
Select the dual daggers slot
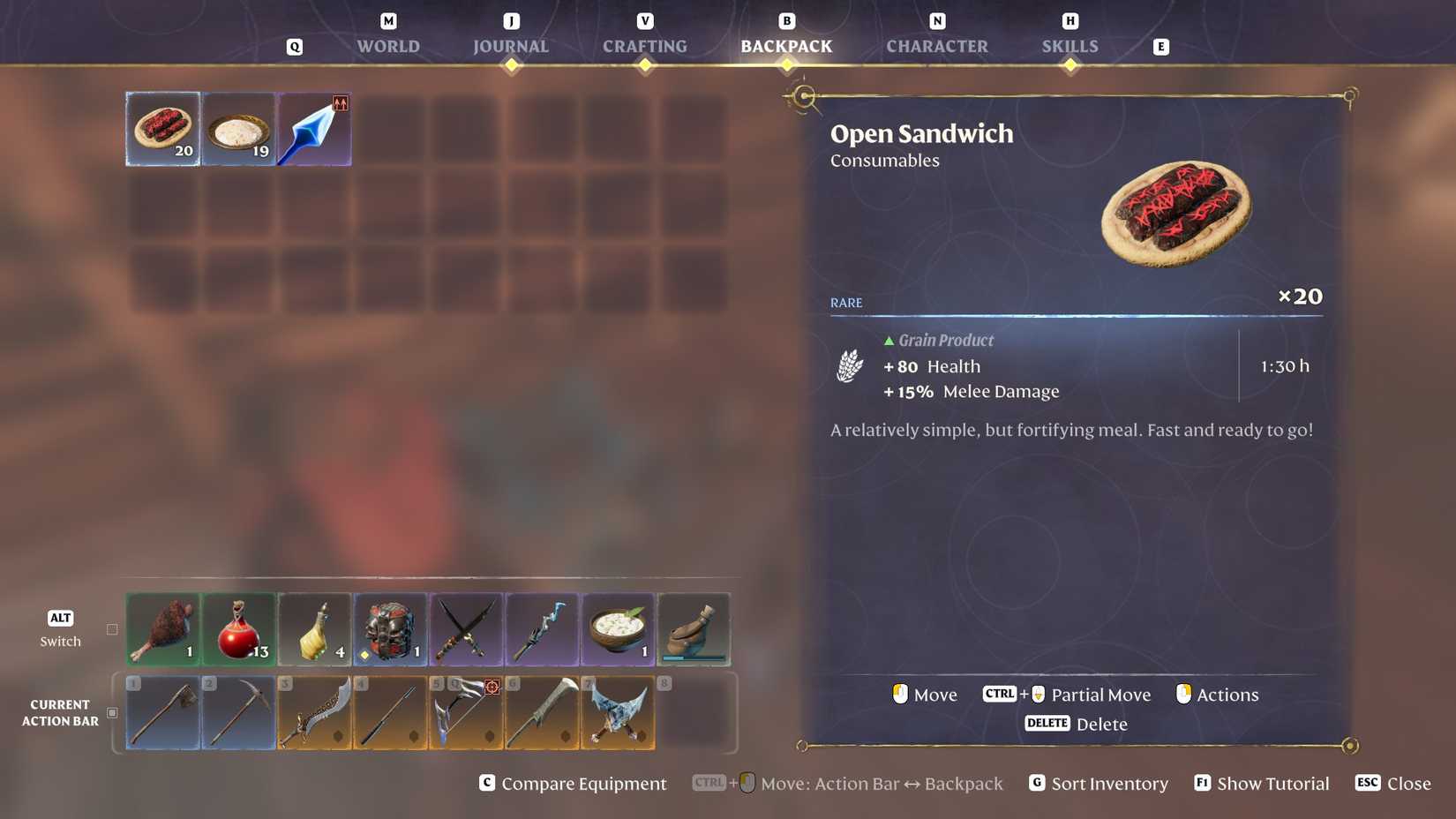point(466,628)
